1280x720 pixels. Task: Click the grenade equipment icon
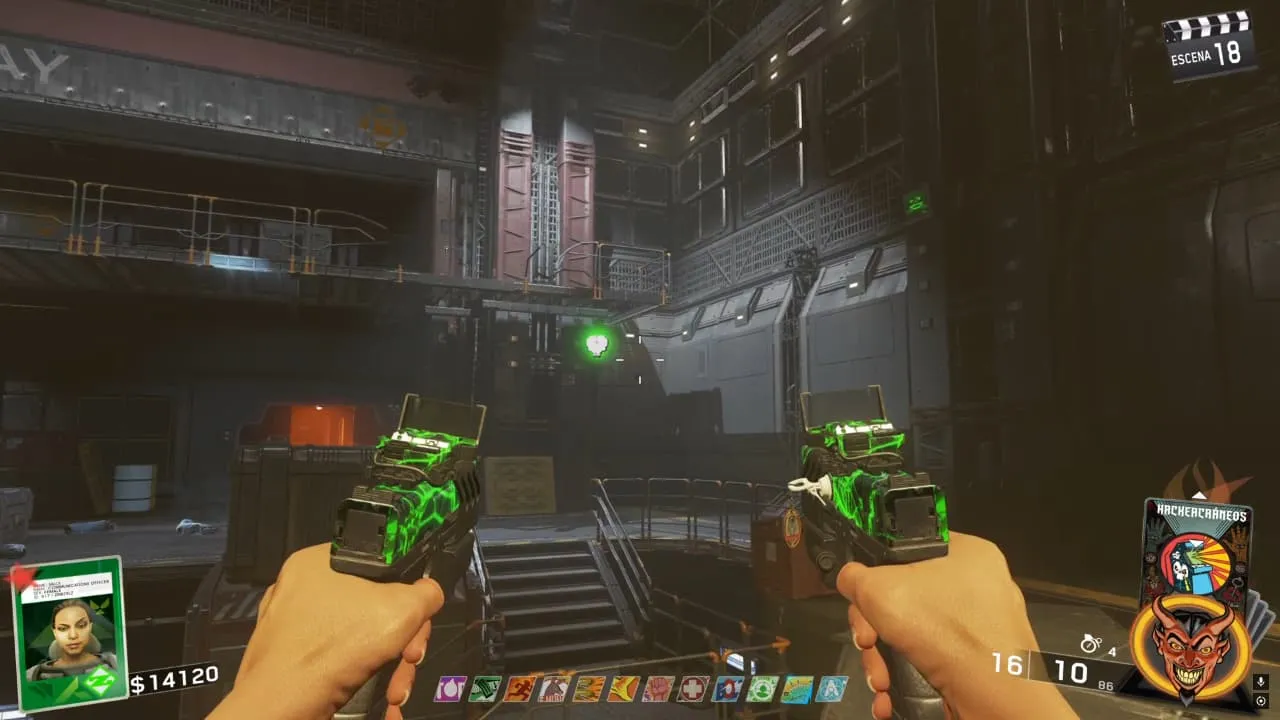pos(1091,645)
